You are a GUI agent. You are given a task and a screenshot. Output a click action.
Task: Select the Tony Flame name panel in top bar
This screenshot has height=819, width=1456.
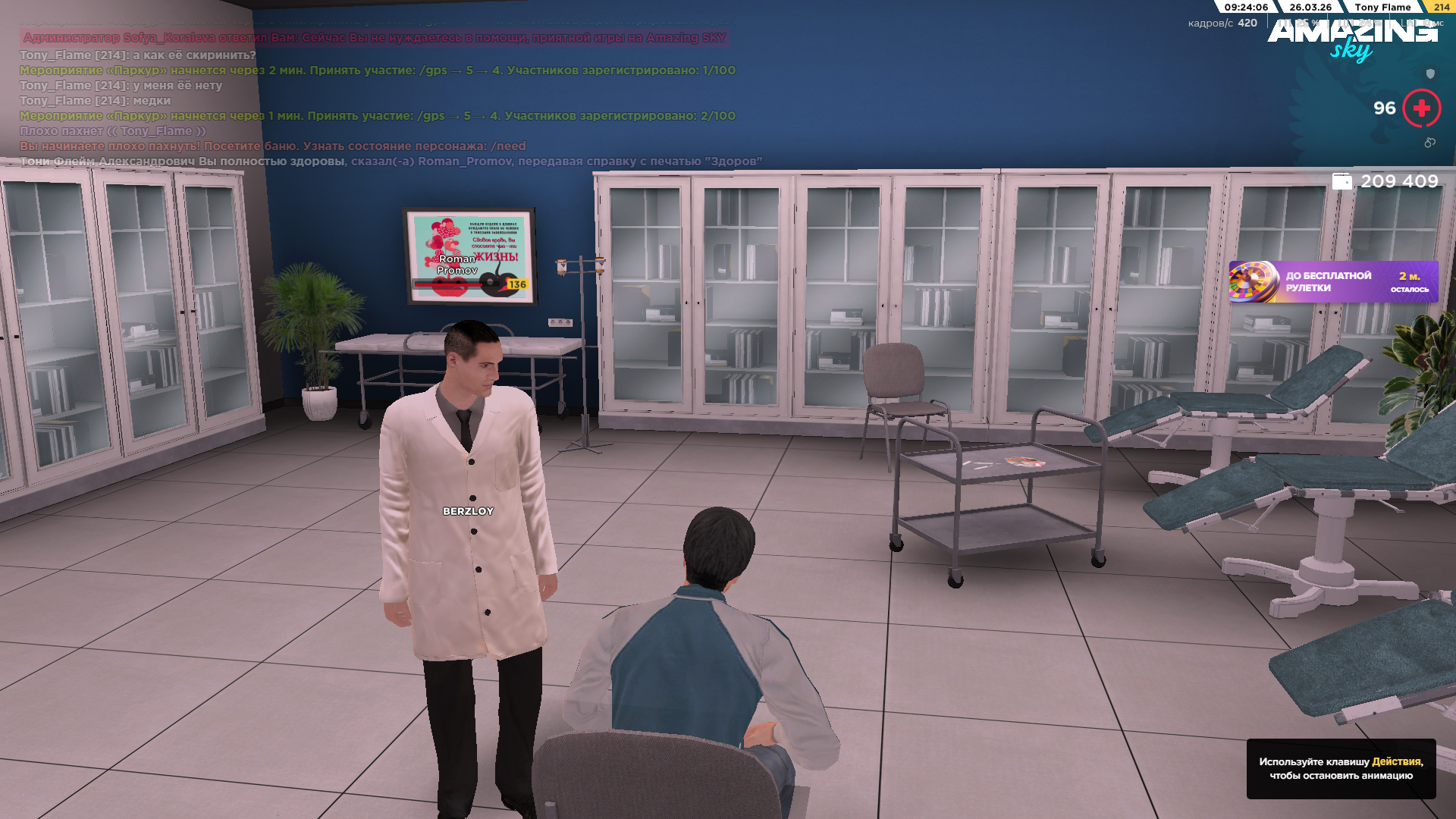[1382, 7]
